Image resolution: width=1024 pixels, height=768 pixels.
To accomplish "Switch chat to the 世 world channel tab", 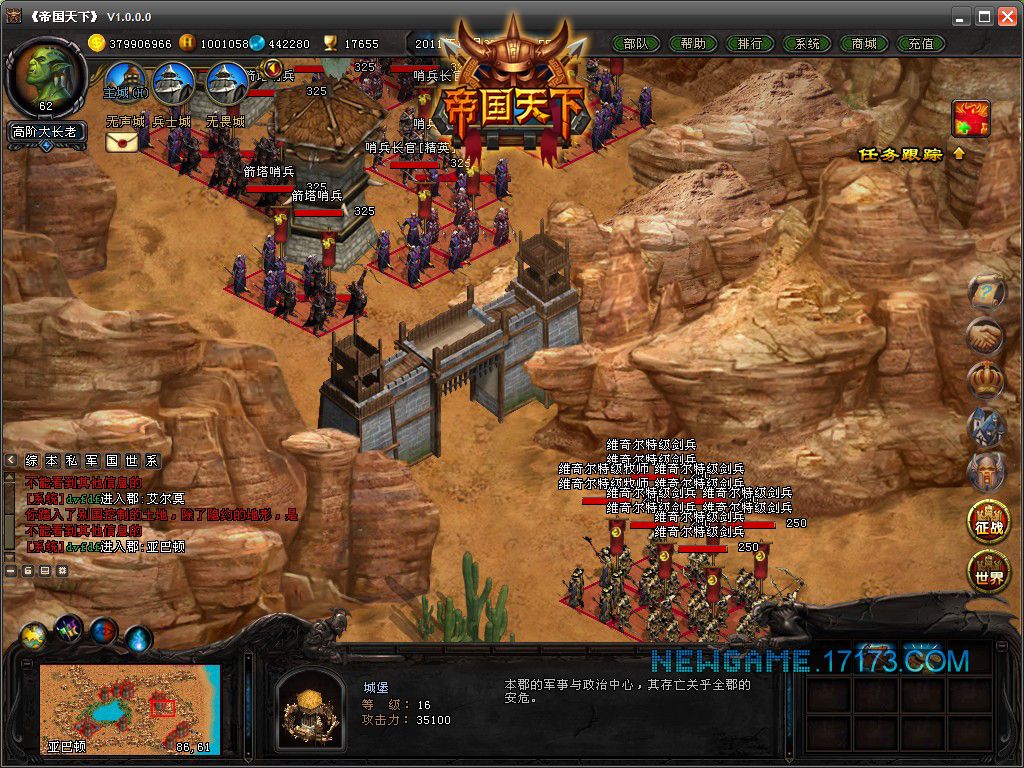I will pos(134,461).
